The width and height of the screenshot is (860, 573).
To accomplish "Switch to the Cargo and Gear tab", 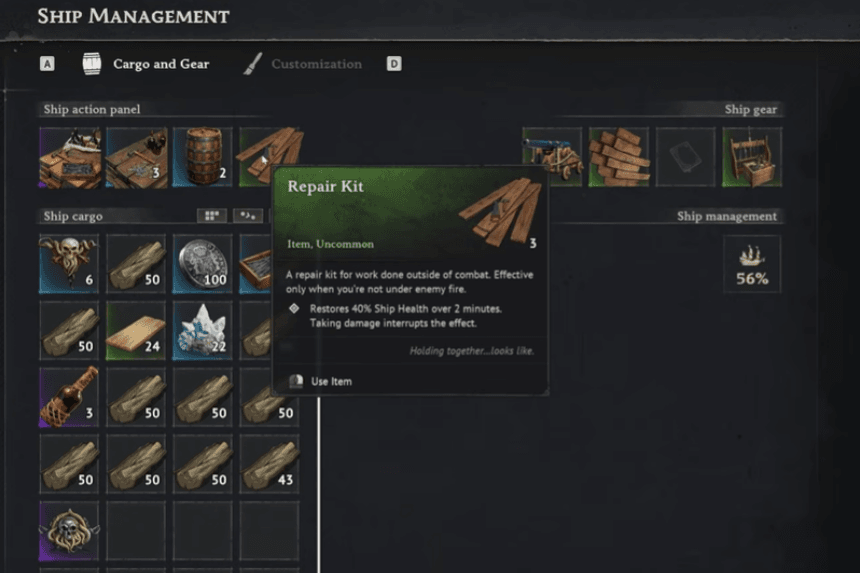I will 160,64.
